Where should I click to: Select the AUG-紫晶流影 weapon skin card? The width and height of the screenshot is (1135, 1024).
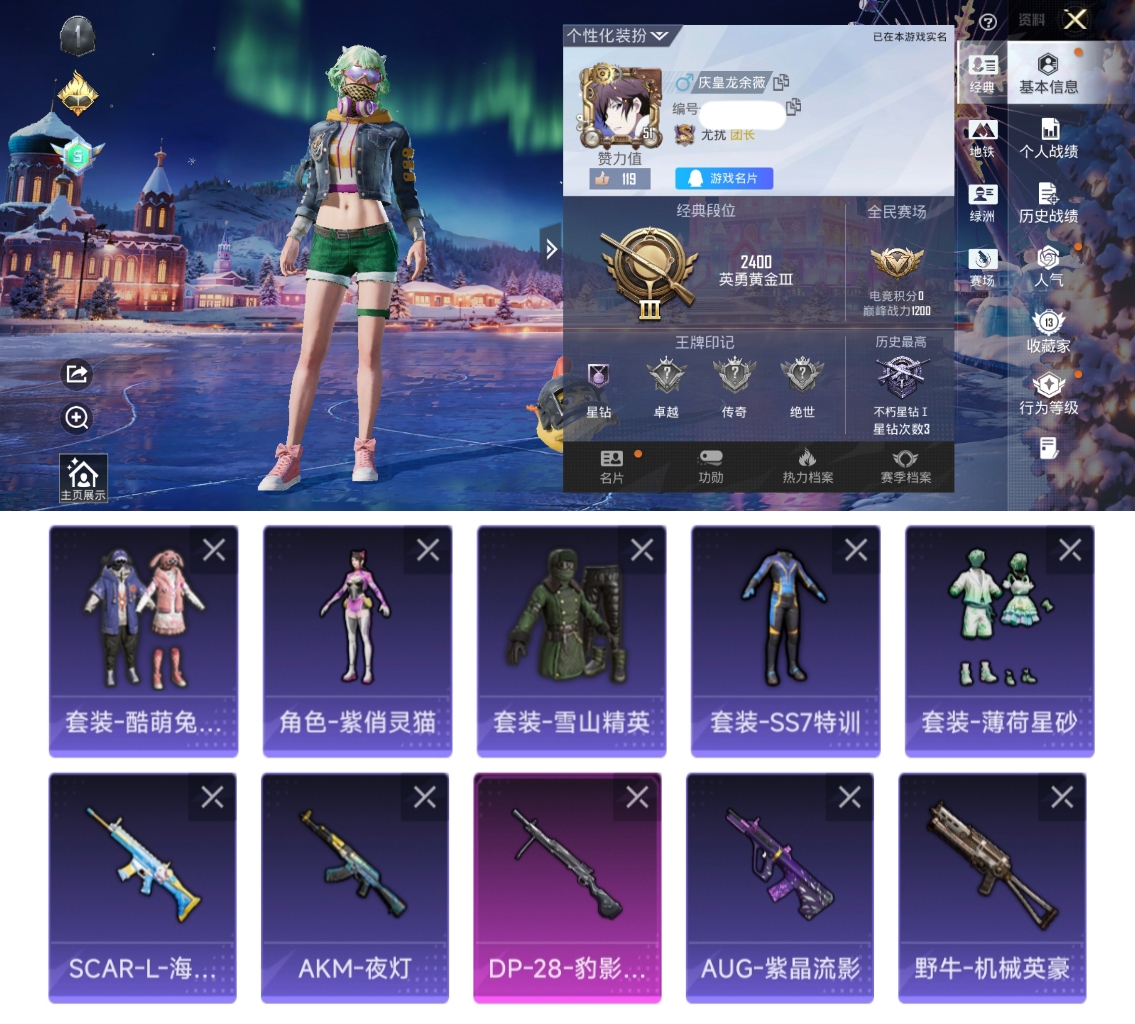click(780, 887)
